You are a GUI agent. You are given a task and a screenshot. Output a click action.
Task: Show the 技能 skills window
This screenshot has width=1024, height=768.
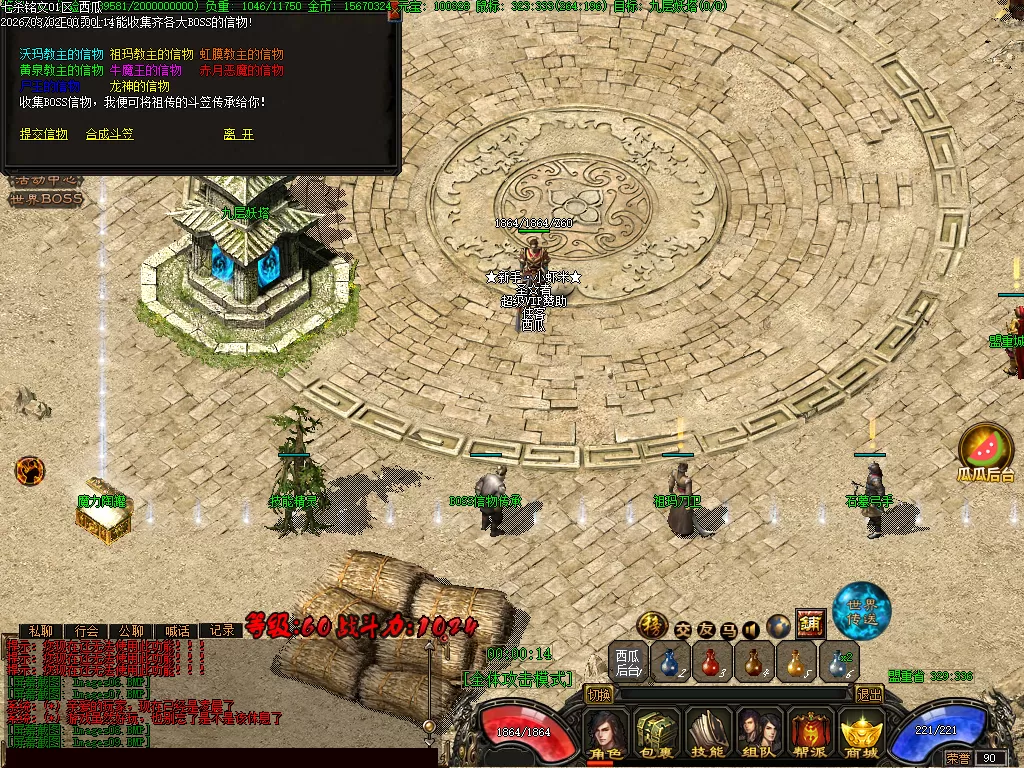click(x=708, y=735)
